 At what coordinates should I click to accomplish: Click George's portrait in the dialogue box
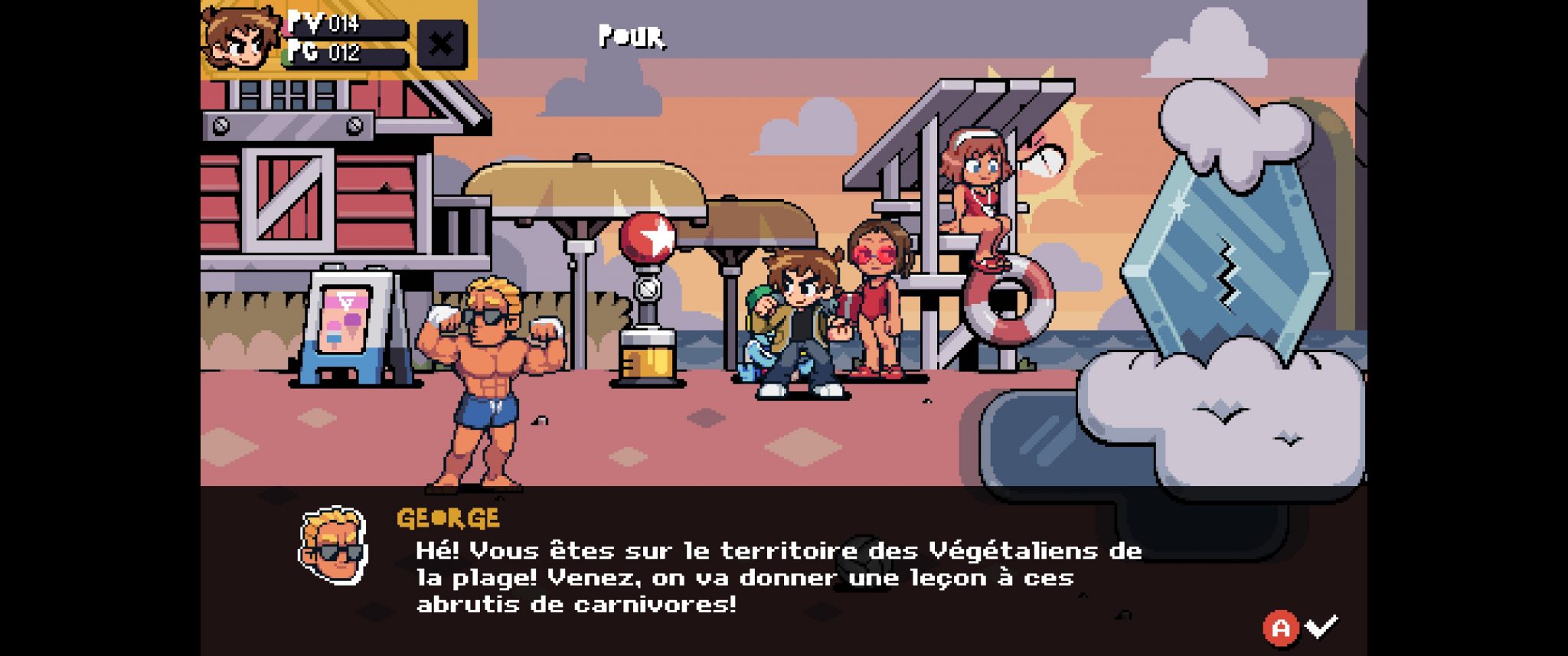click(x=333, y=545)
